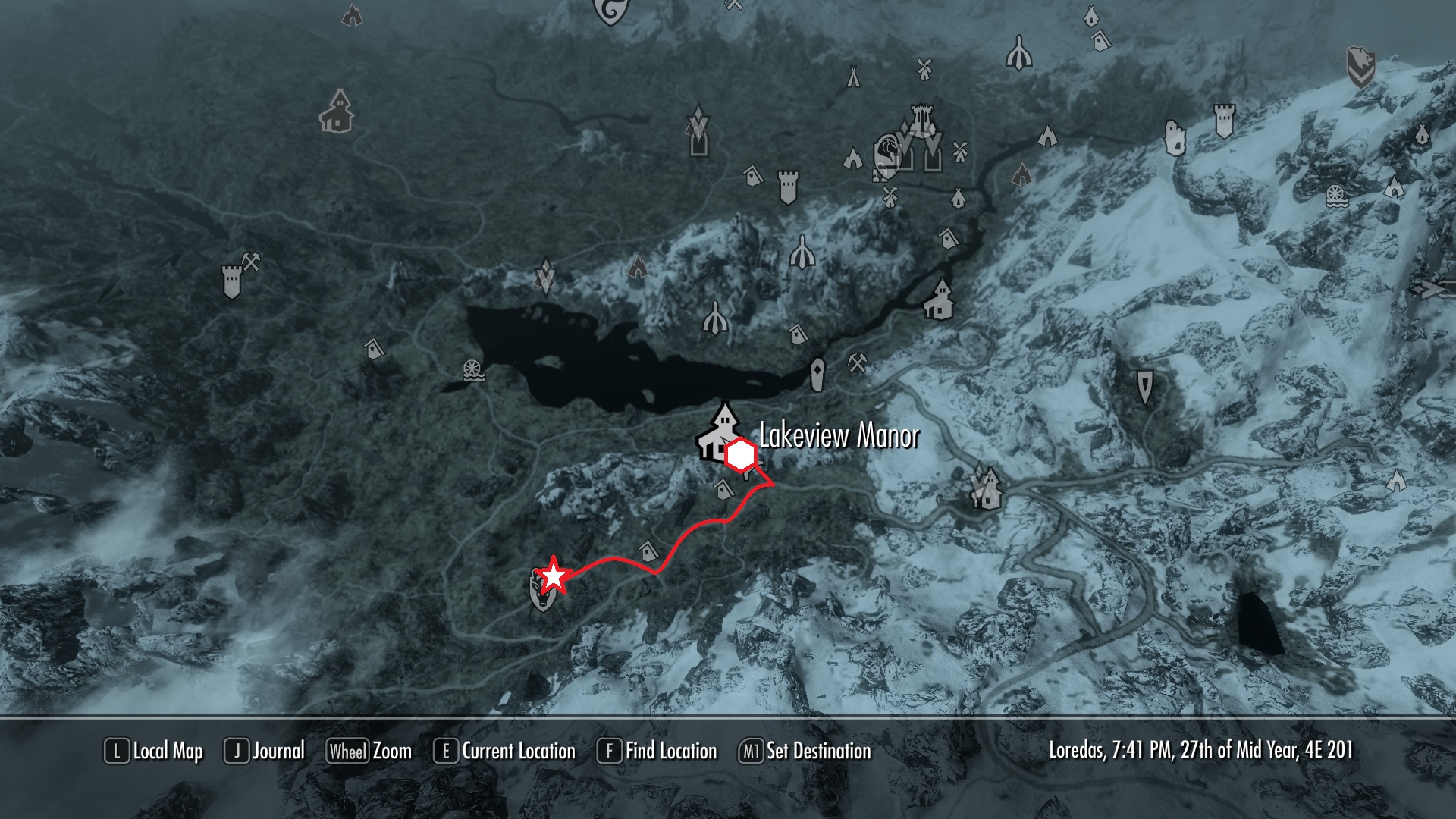This screenshot has width=1456, height=819.
Task: Click the pickaxe marker next to the western fort
Action: pos(252,262)
